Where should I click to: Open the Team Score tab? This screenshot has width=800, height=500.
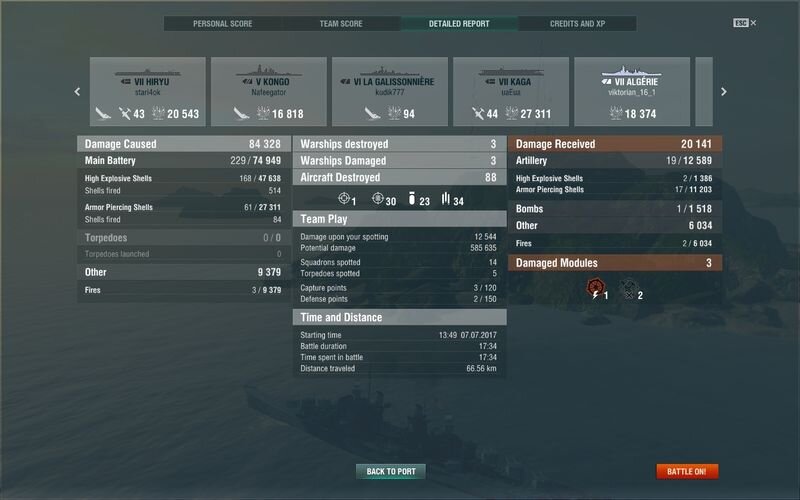[x=341, y=23]
